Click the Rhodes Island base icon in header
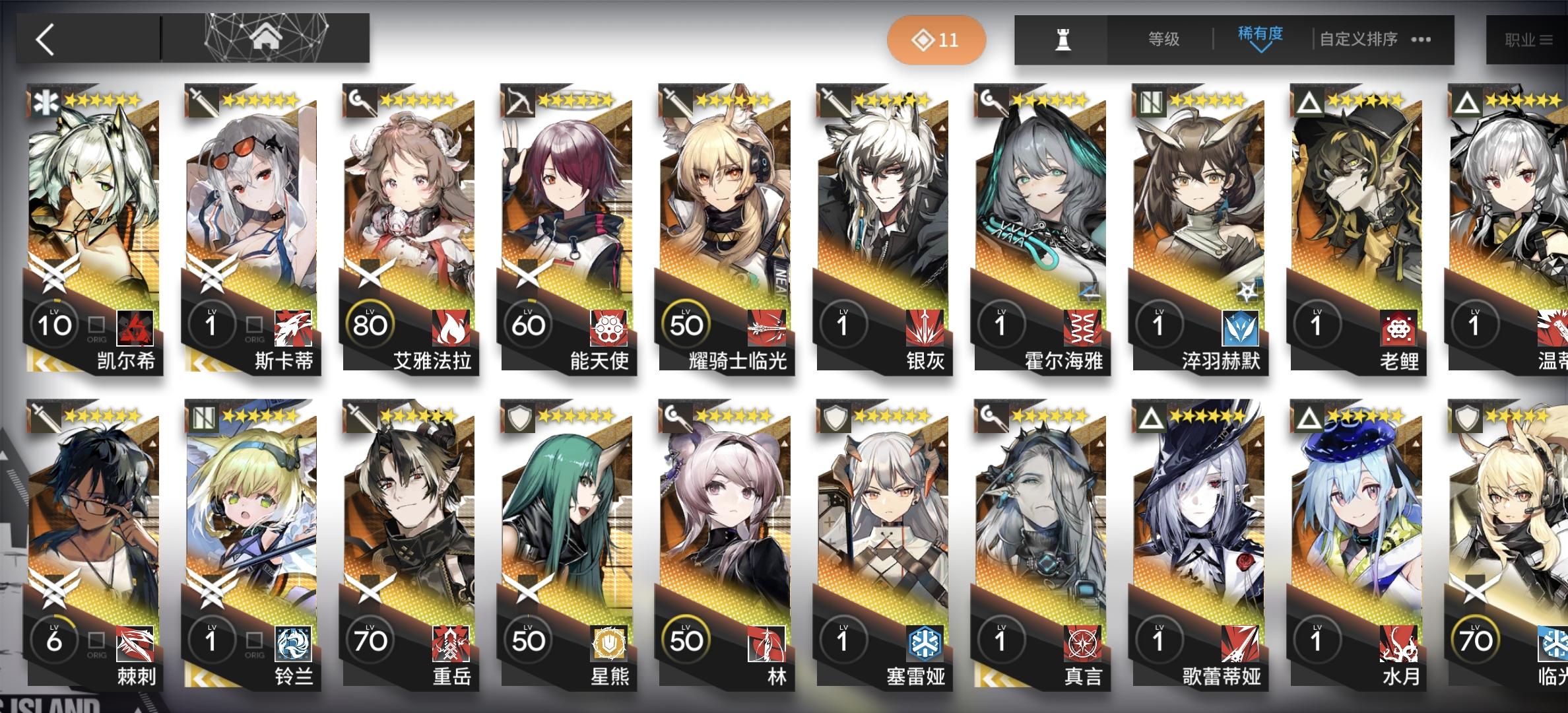This screenshot has height=713, width=1568. [264, 38]
